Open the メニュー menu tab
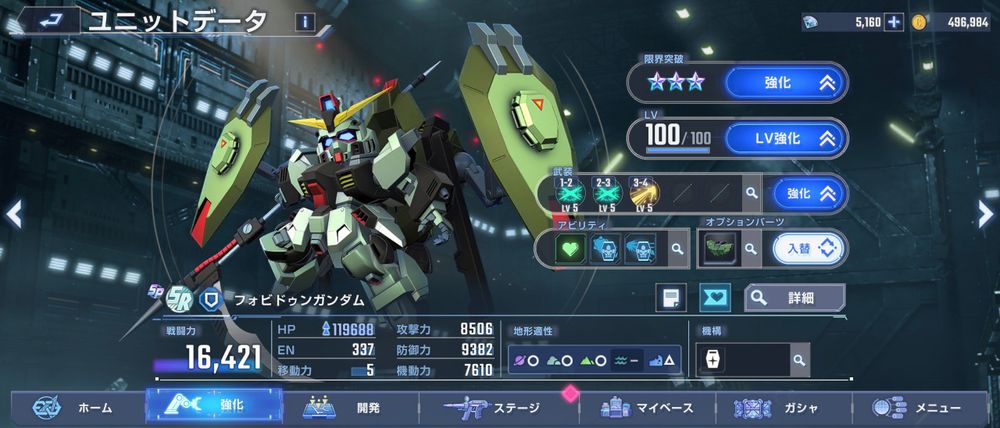The width and height of the screenshot is (1000, 428). [917, 408]
